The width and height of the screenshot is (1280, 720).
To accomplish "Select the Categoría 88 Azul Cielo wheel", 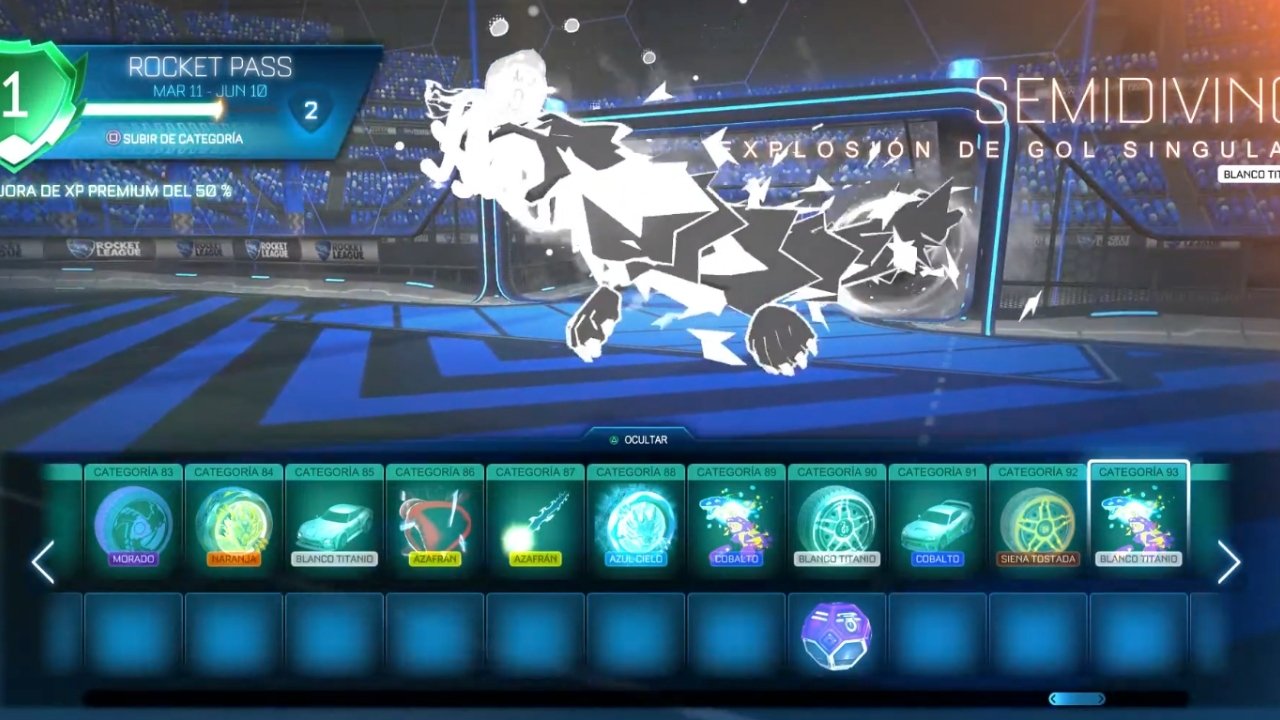I will 636,520.
